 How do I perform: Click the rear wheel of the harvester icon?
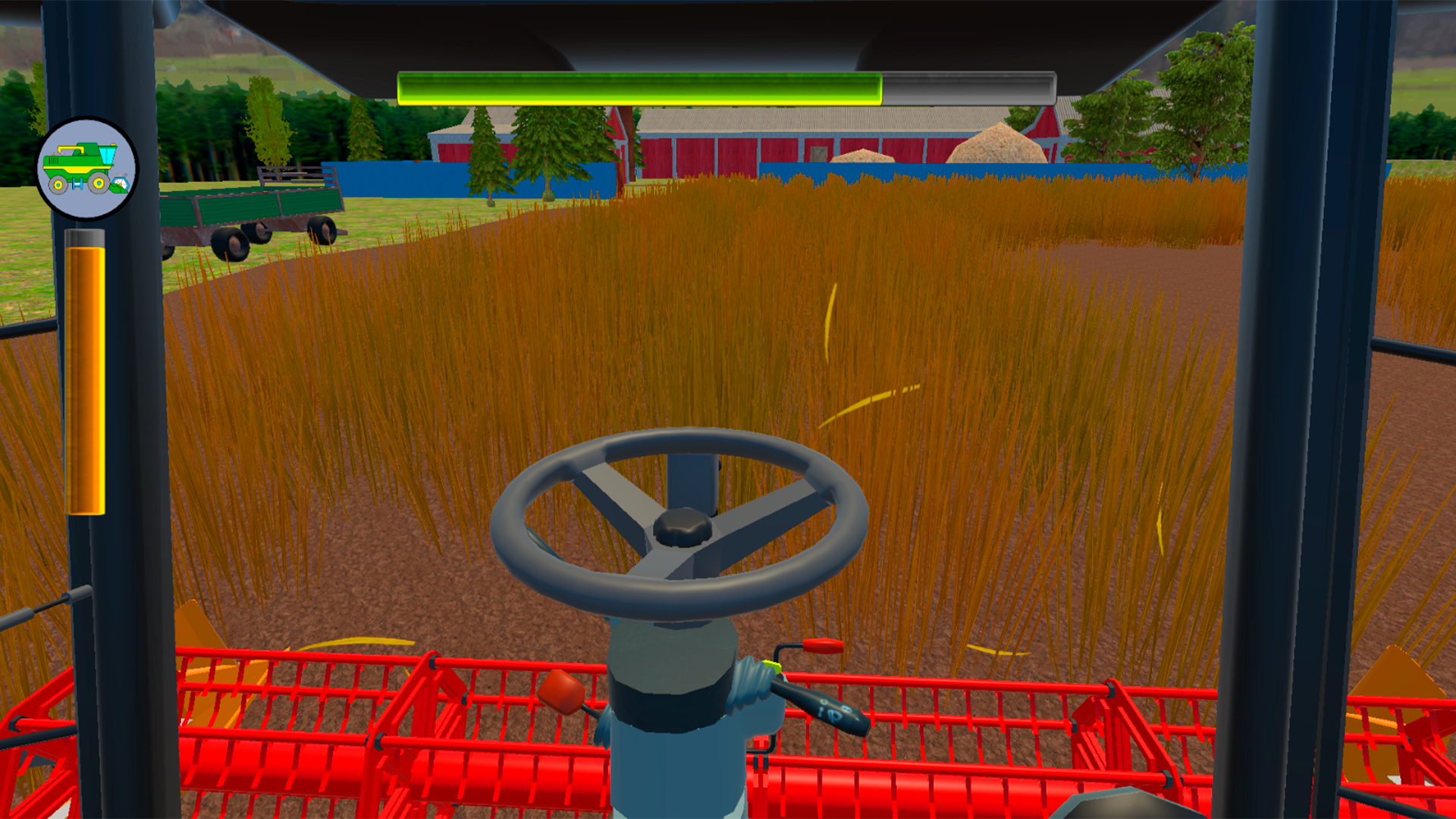(58, 184)
